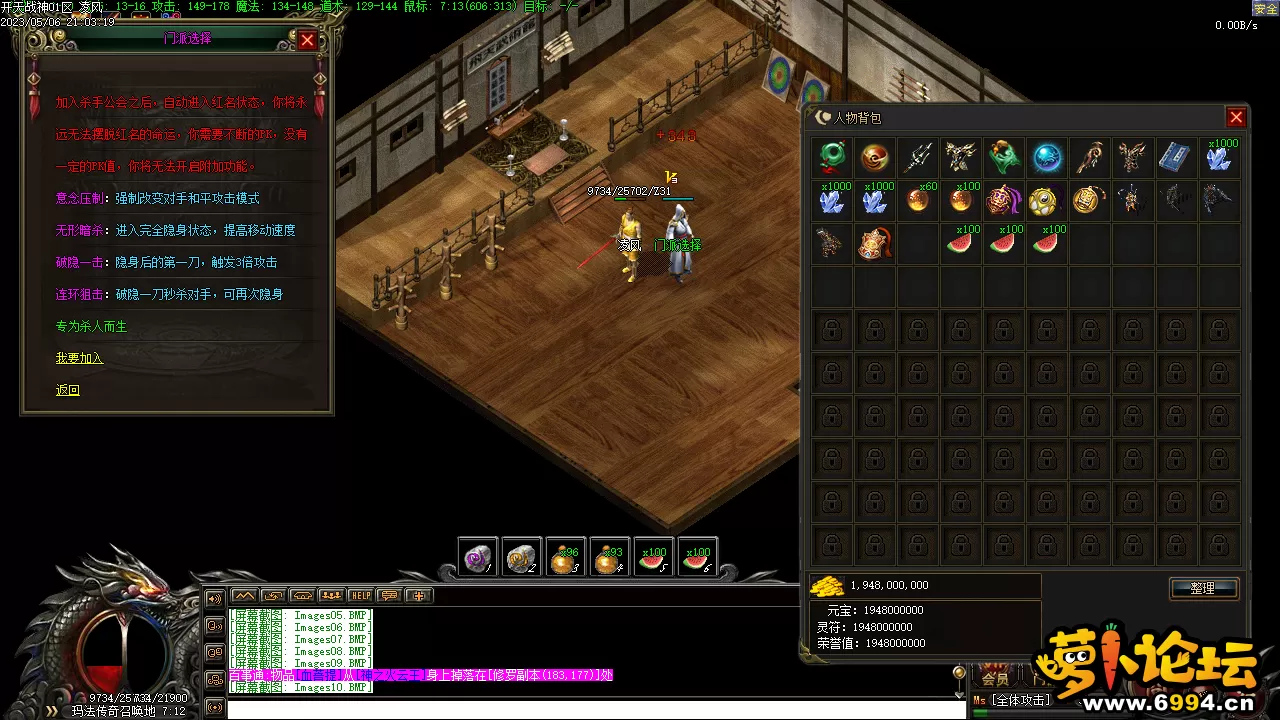Click the 整理 sort button
This screenshot has height=720, width=1280.
1203,588
